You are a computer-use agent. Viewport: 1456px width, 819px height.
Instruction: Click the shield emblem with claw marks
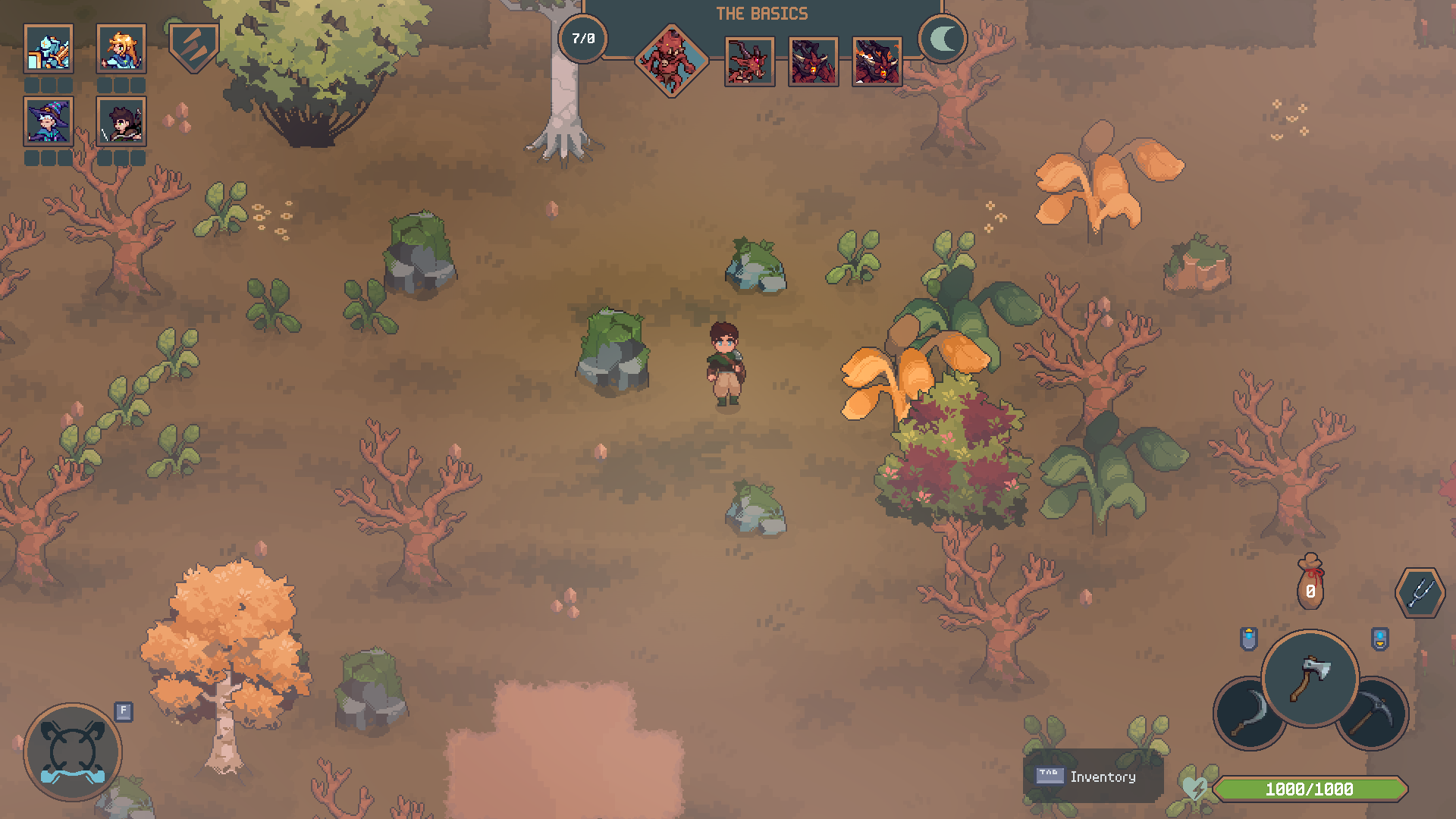[x=193, y=47]
